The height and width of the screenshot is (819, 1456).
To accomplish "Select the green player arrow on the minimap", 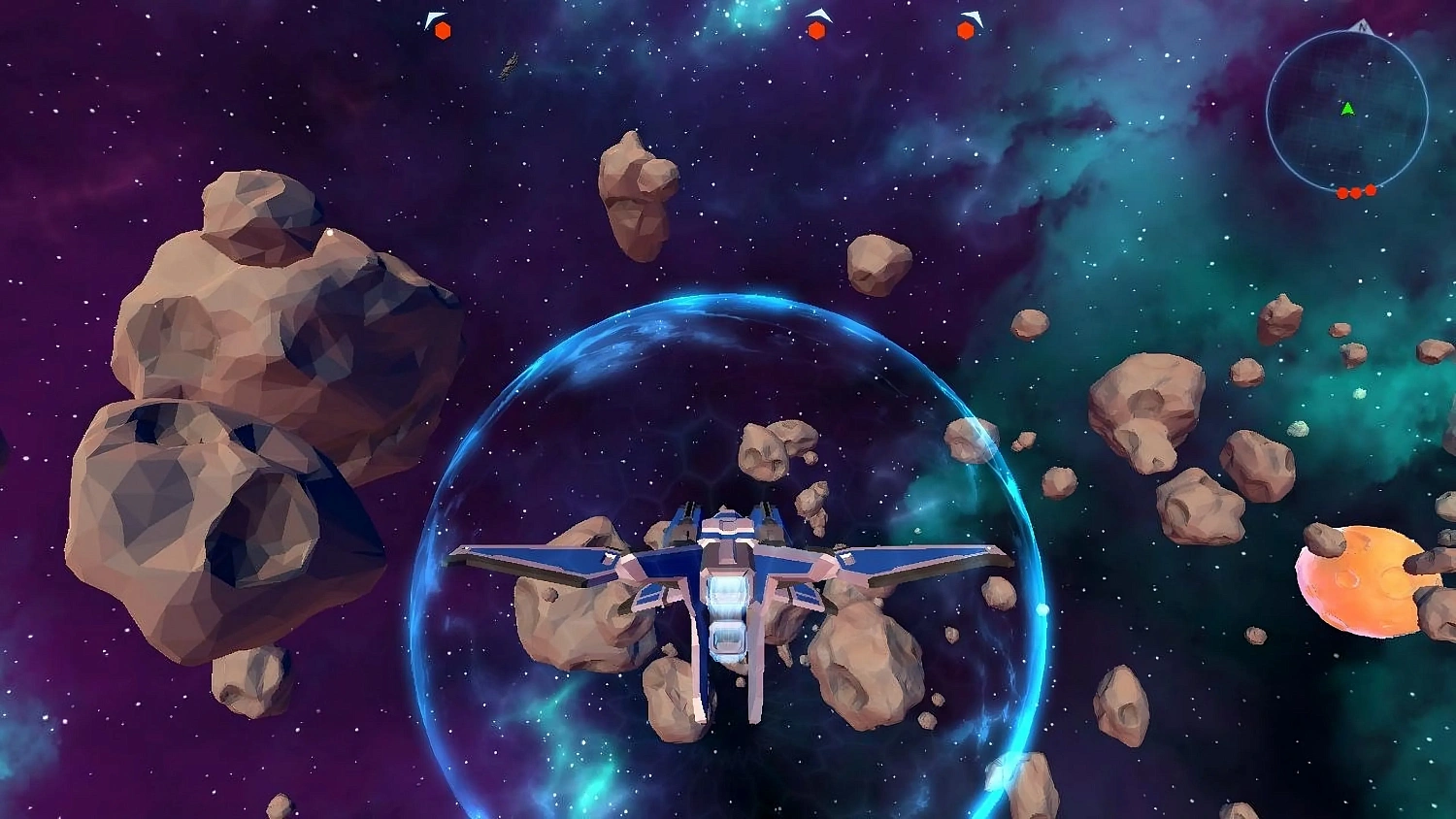I will coord(1347,109).
